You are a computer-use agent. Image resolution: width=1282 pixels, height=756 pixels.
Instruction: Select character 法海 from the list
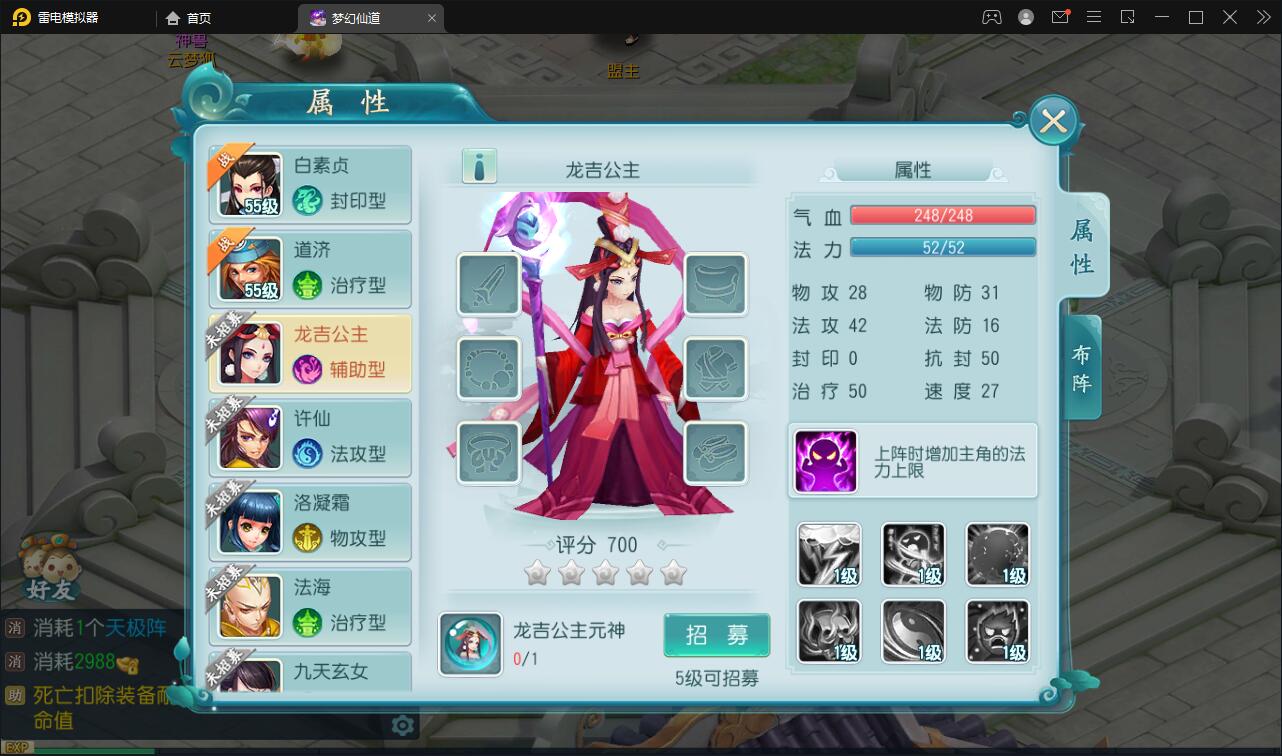click(x=310, y=606)
